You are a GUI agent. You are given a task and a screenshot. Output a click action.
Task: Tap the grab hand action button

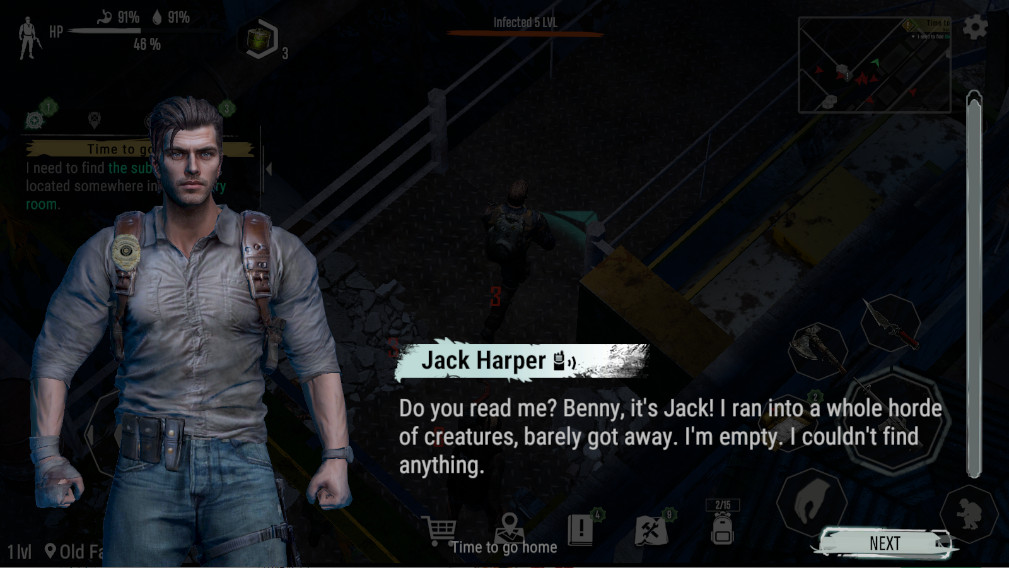coord(811,500)
